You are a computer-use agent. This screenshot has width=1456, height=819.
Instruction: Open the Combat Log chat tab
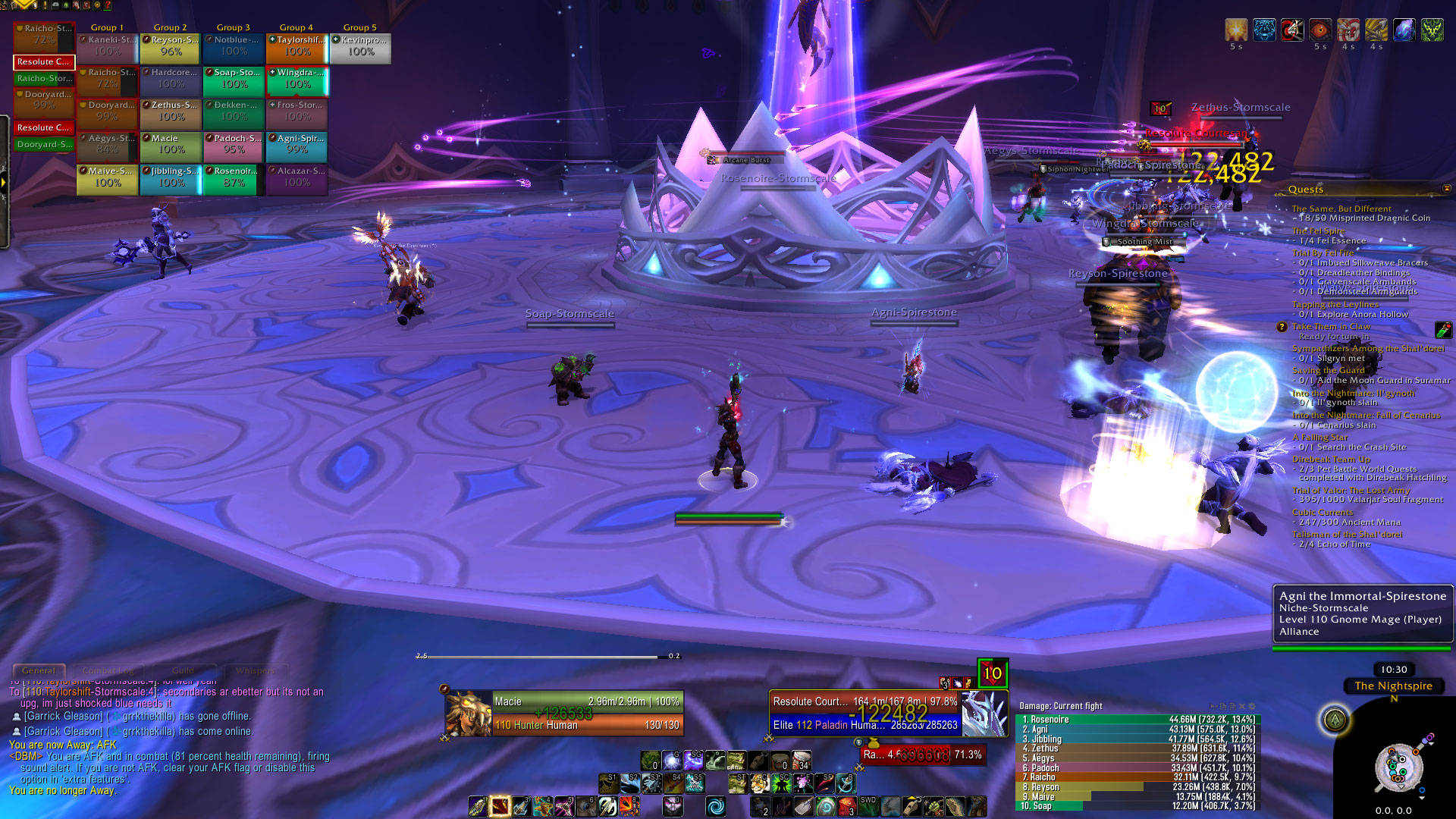click(108, 670)
